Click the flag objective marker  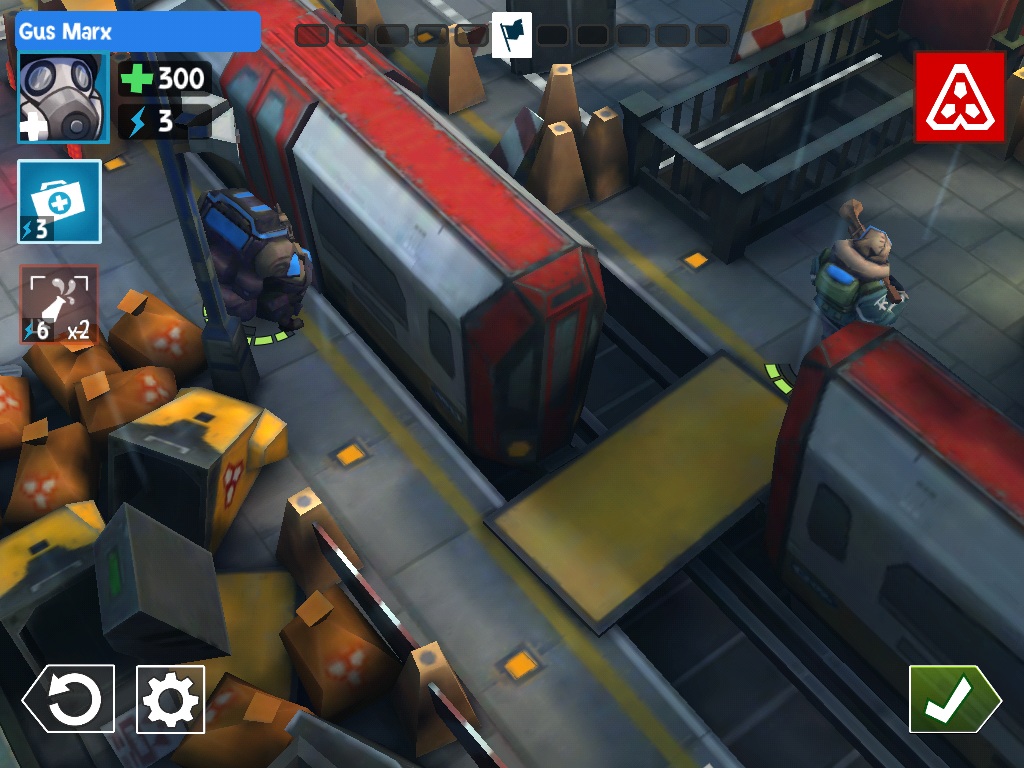pyautogui.click(x=512, y=36)
